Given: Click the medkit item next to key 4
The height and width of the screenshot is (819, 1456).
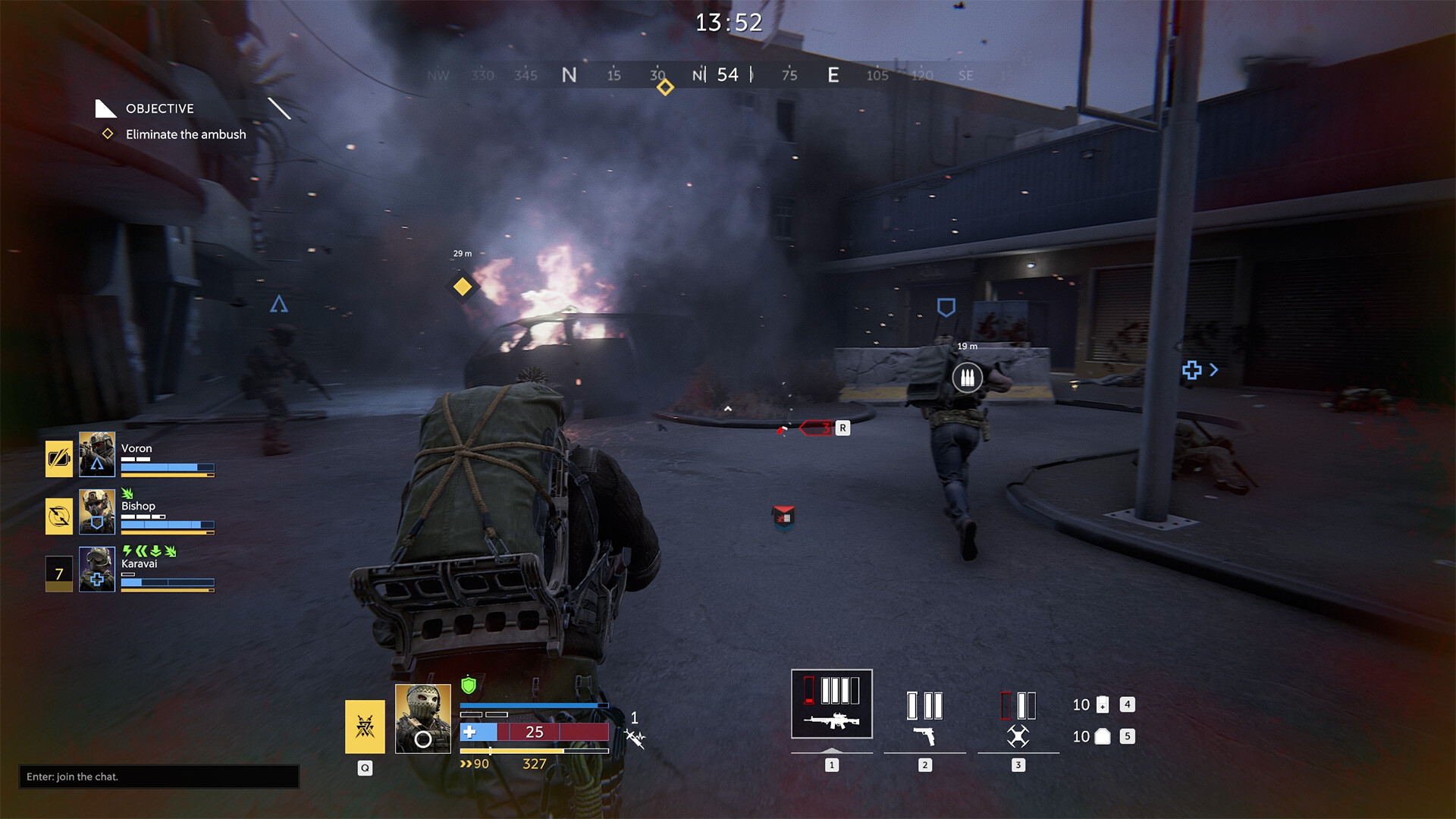Looking at the screenshot, I should click(x=1101, y=704).
